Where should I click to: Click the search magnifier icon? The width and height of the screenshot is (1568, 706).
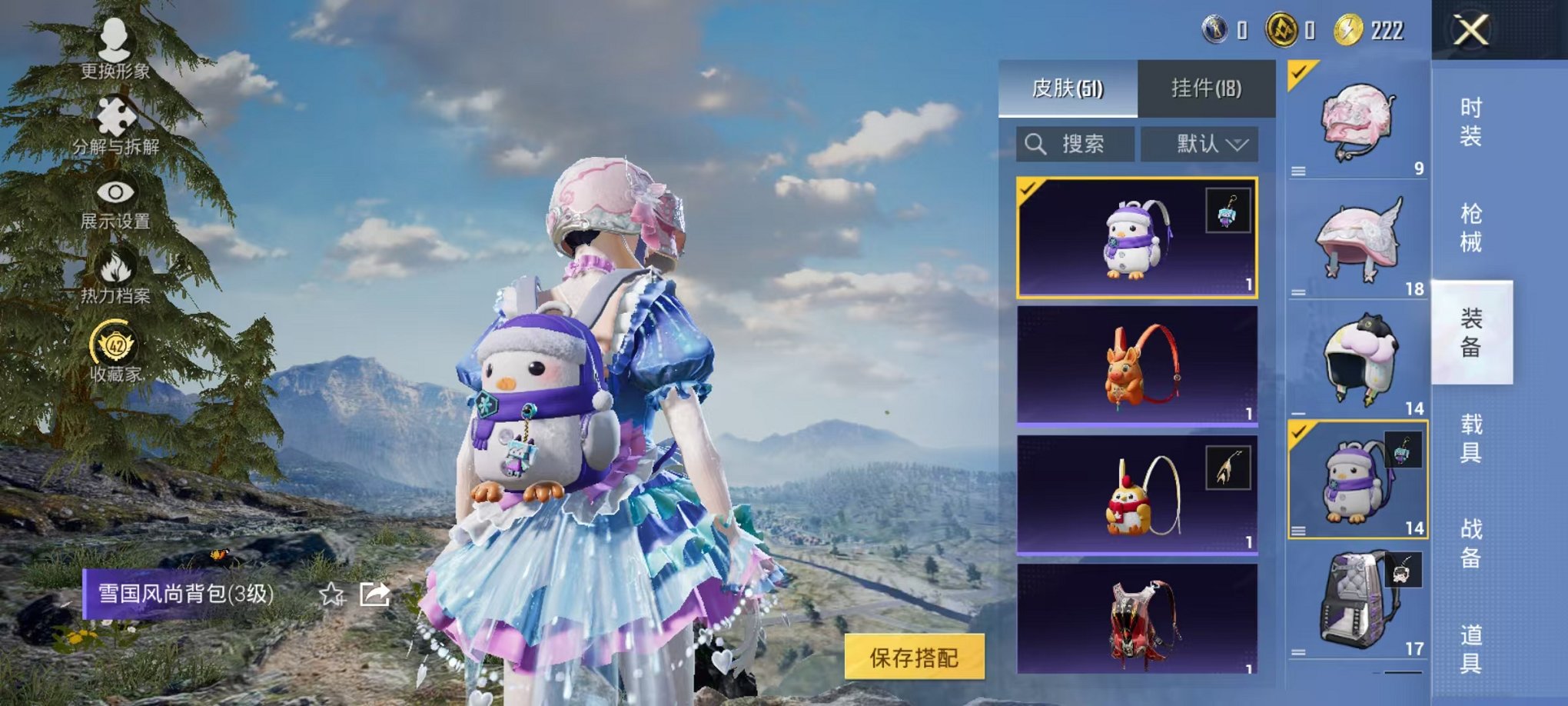1037,143
